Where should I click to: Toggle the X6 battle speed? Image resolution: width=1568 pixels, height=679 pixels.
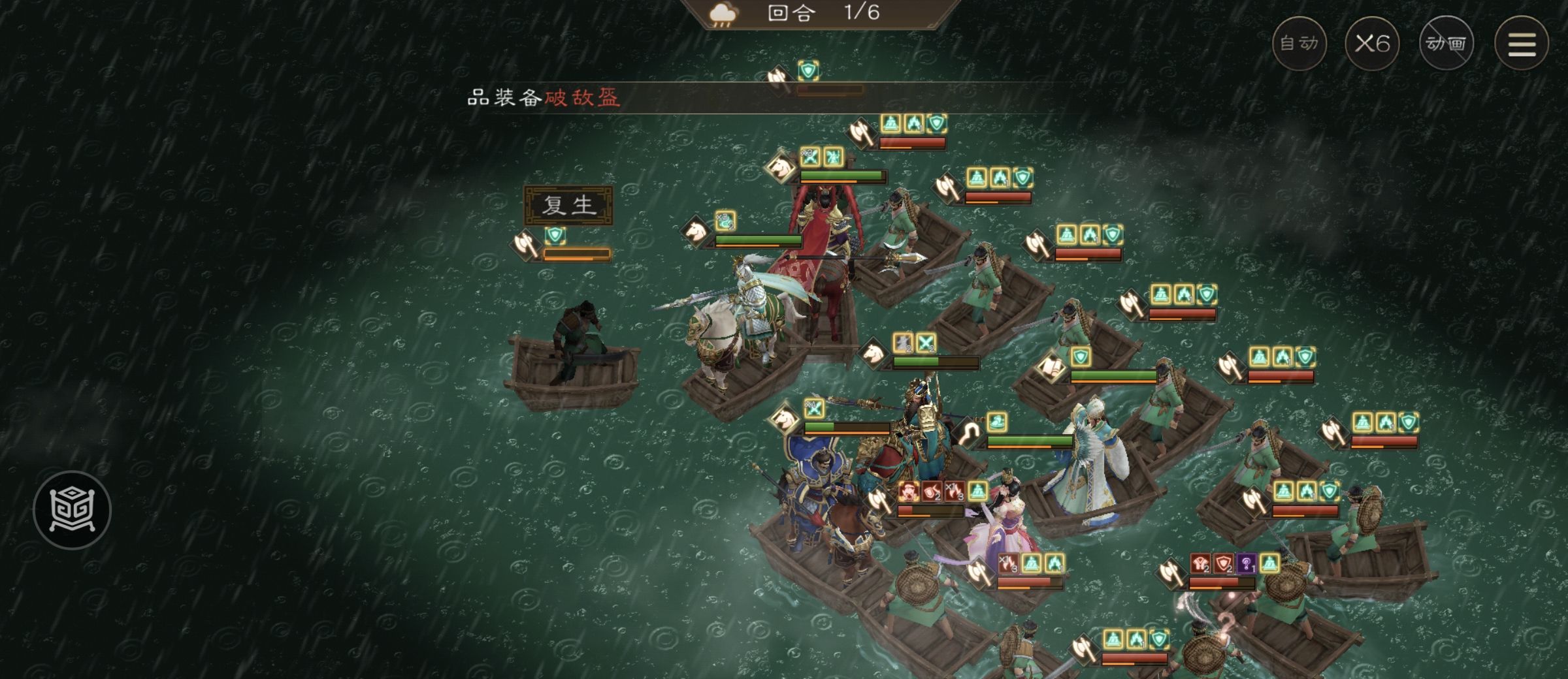1375,43
